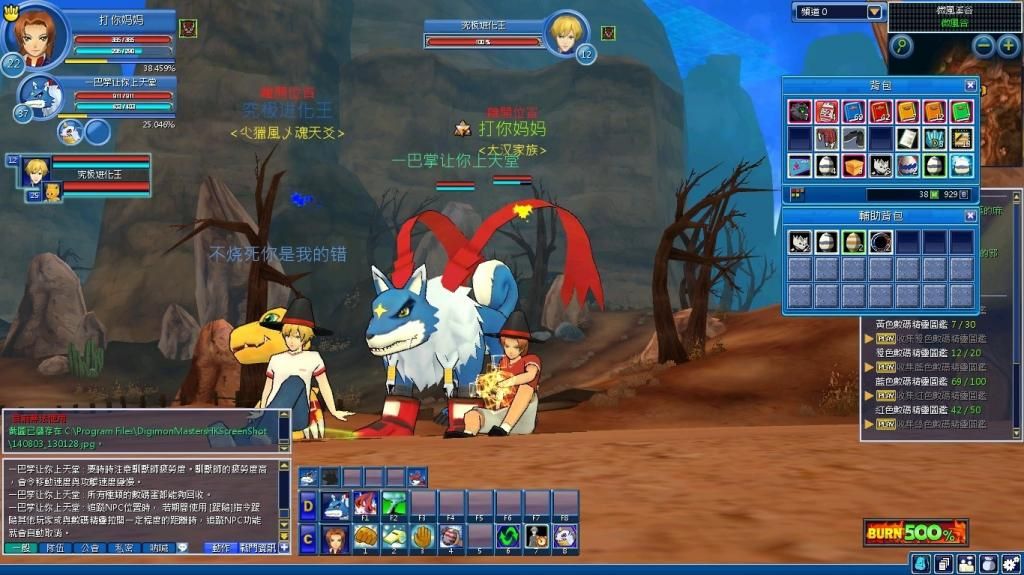1024x575 pixels.
Task: Zoom out the minimap with the minus button
Action: [x=983, y=46]
